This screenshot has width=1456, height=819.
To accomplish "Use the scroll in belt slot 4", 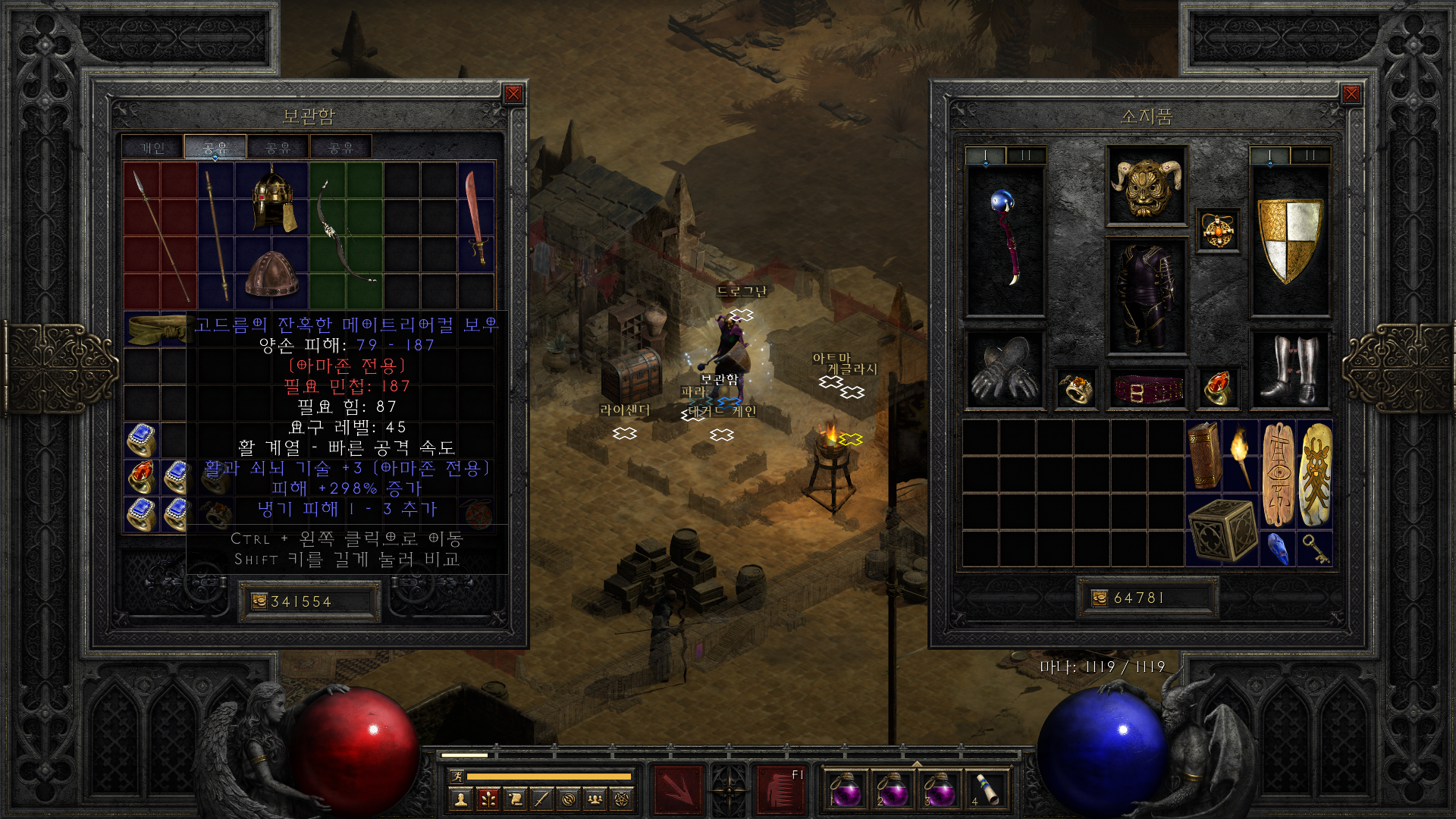I will coord(984,789).
